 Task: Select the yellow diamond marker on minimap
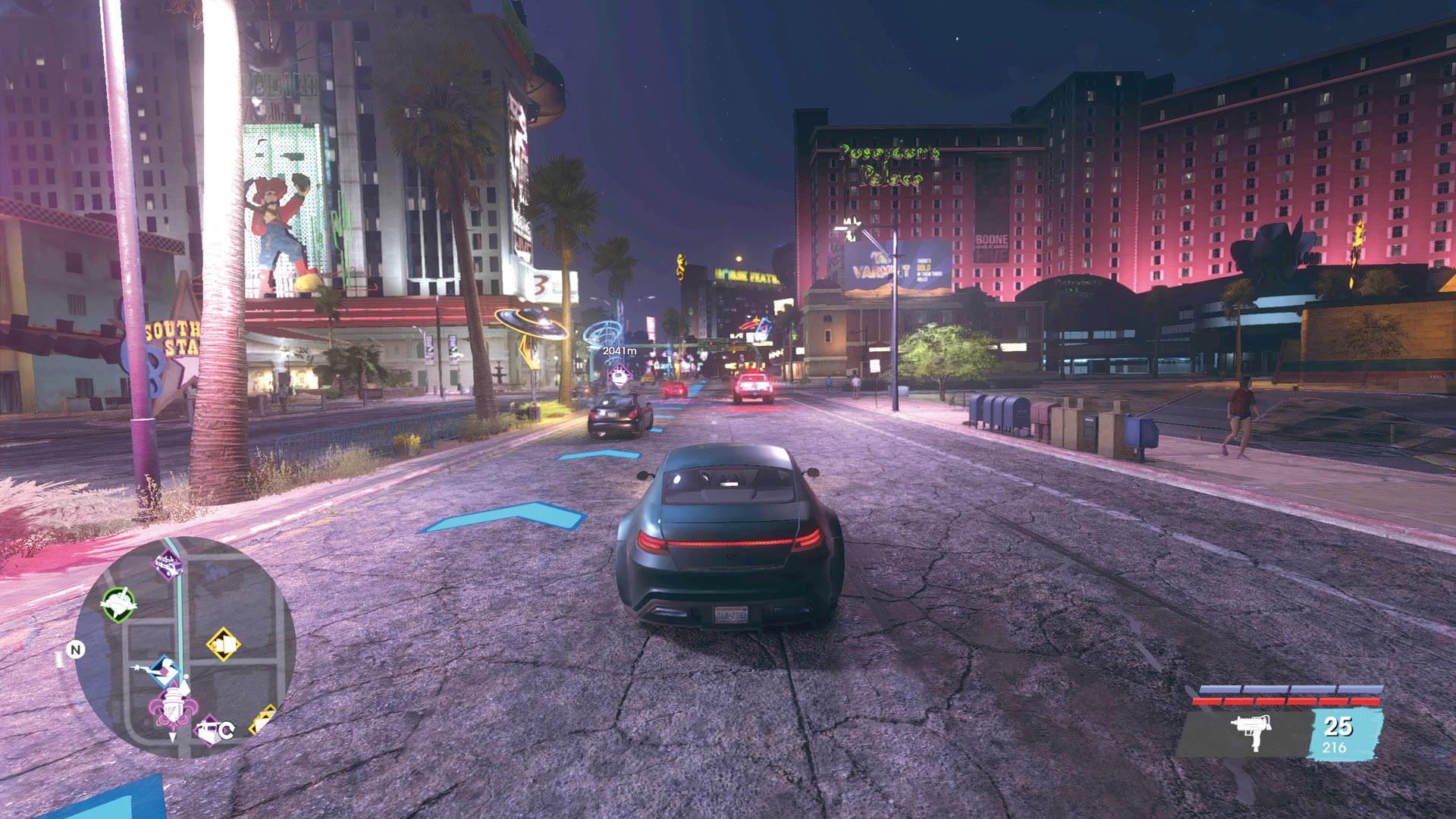coord(223,645)
